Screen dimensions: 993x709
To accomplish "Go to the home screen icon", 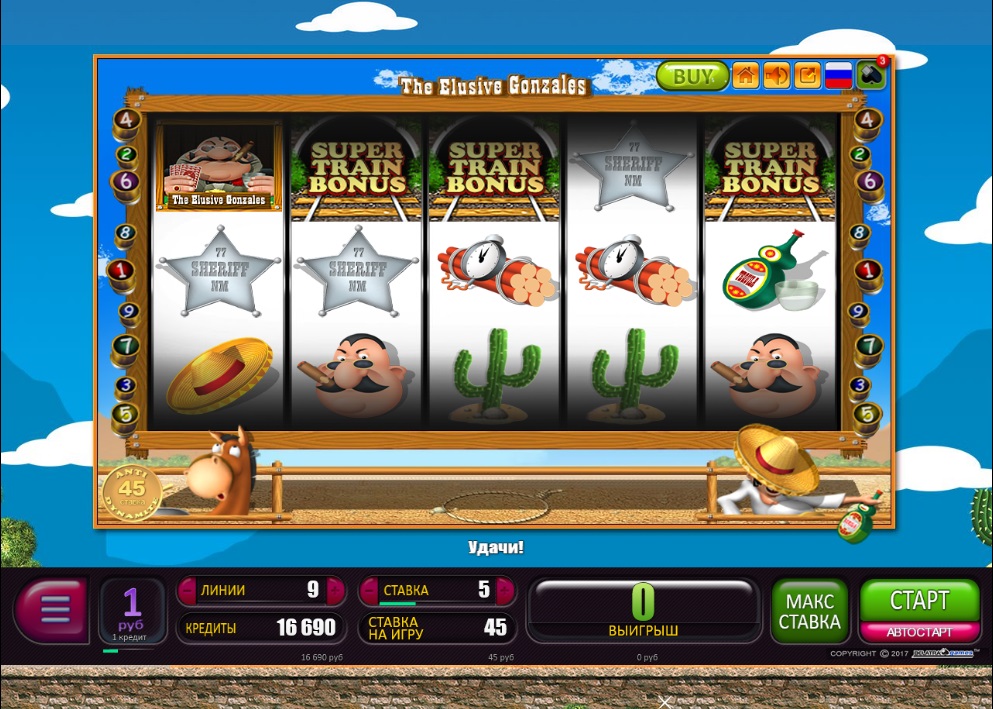I will pos(746,76).
